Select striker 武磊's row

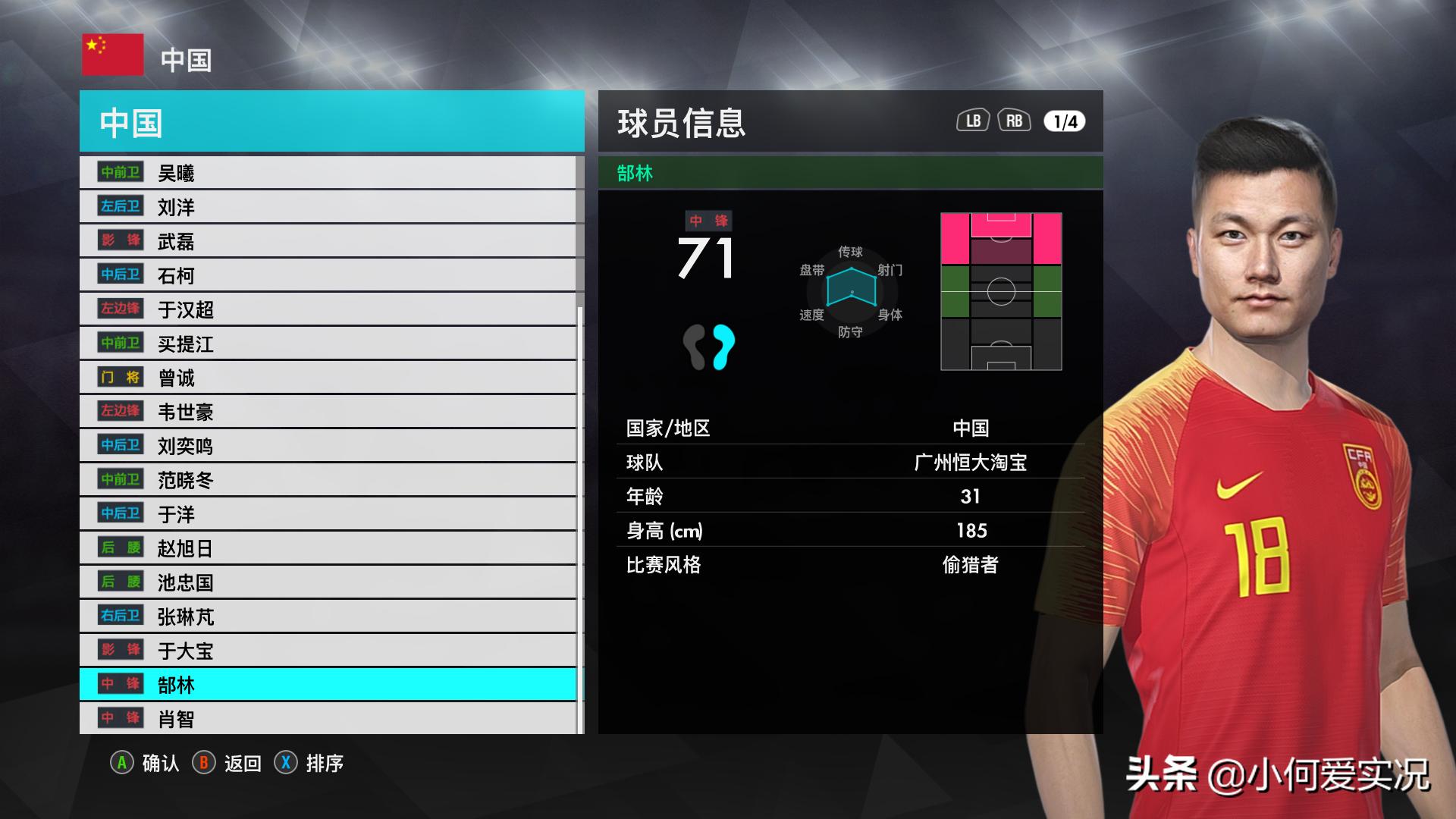click(328, 241)
